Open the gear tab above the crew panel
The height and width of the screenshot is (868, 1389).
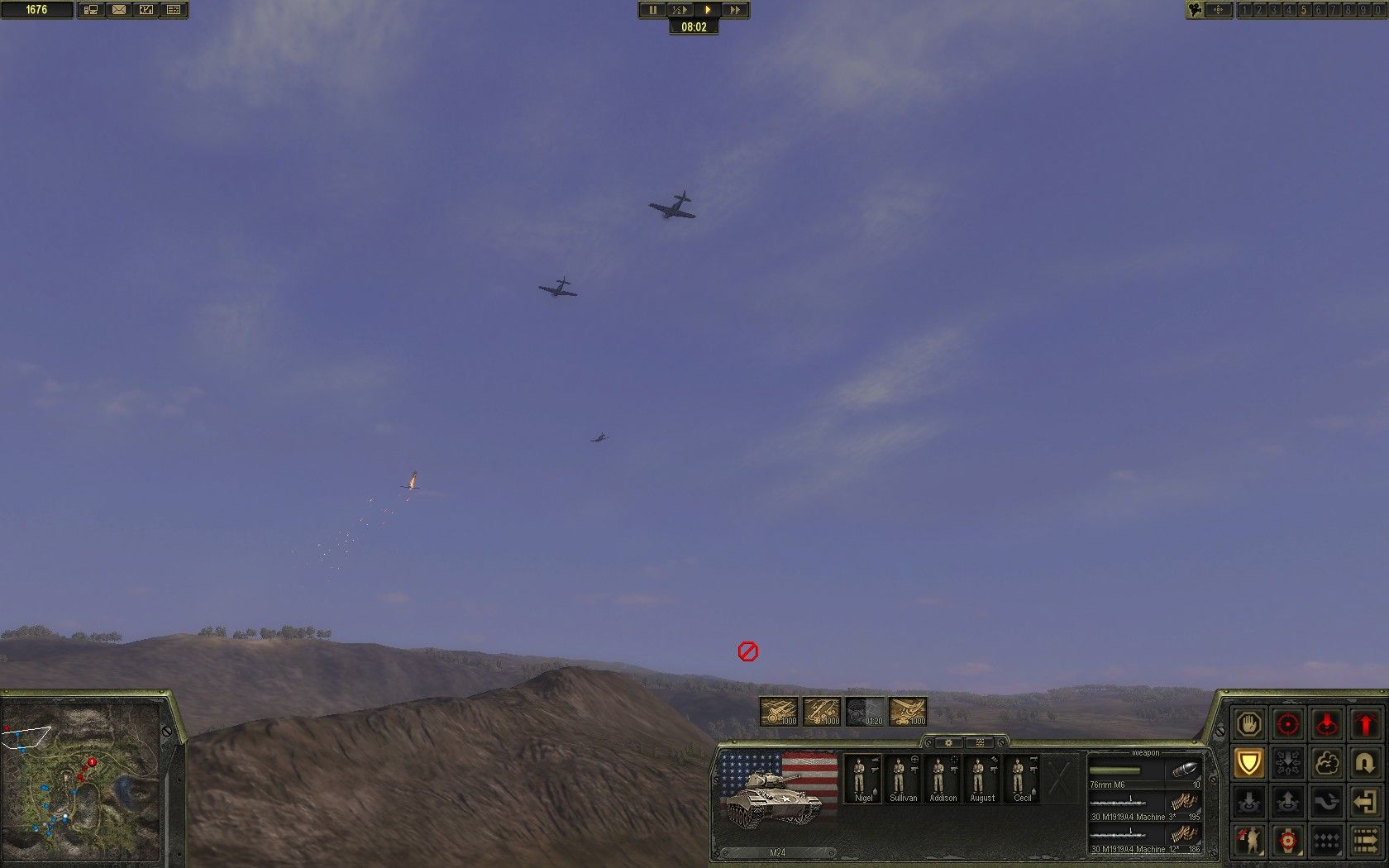click(949, 742)
